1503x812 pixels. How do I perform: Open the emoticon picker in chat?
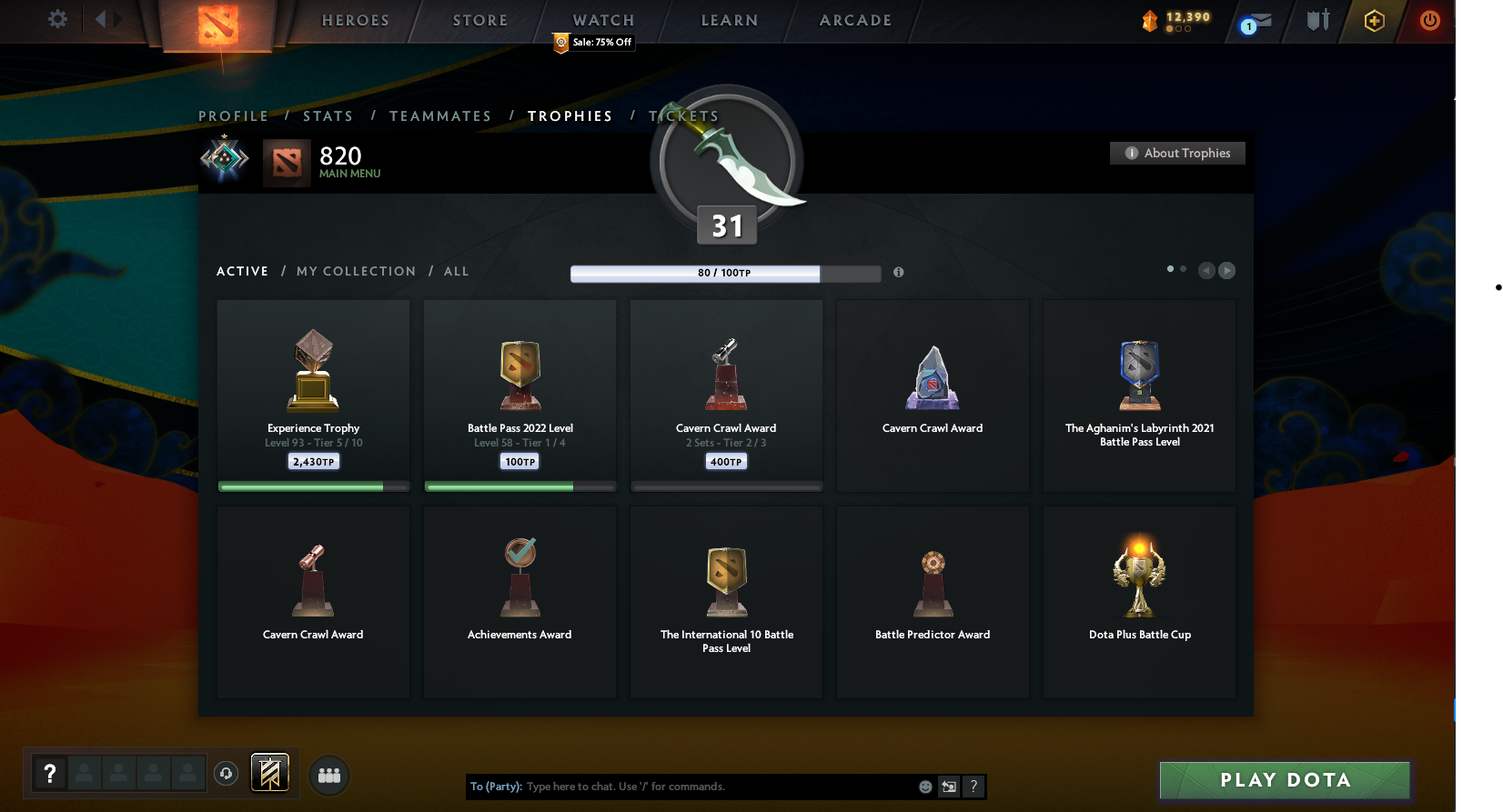[925, 787]
